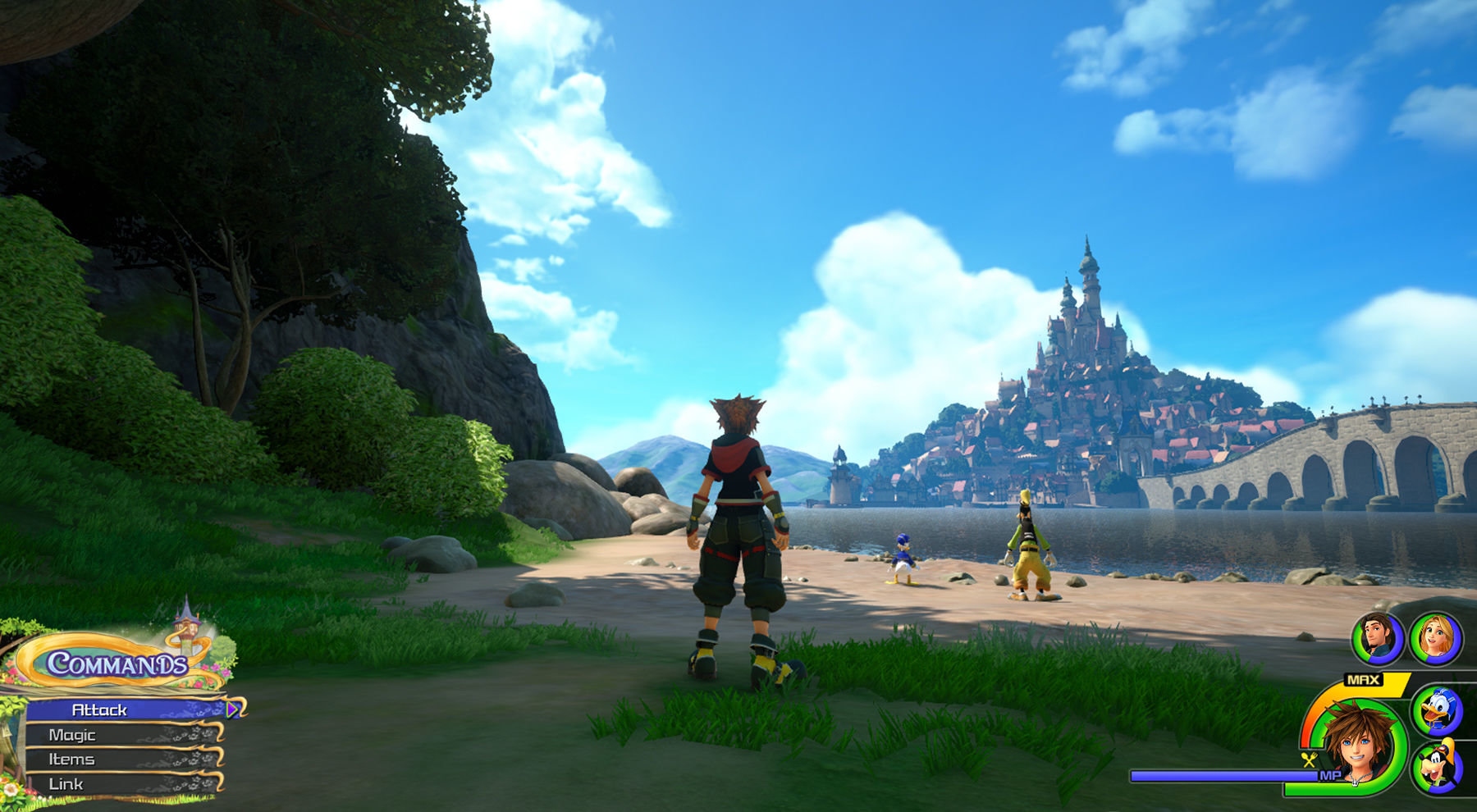This screenshot has height=812, width=1477.
Task: Select Rapunzel's party portrait
Action: click(x=1436, y=639)
